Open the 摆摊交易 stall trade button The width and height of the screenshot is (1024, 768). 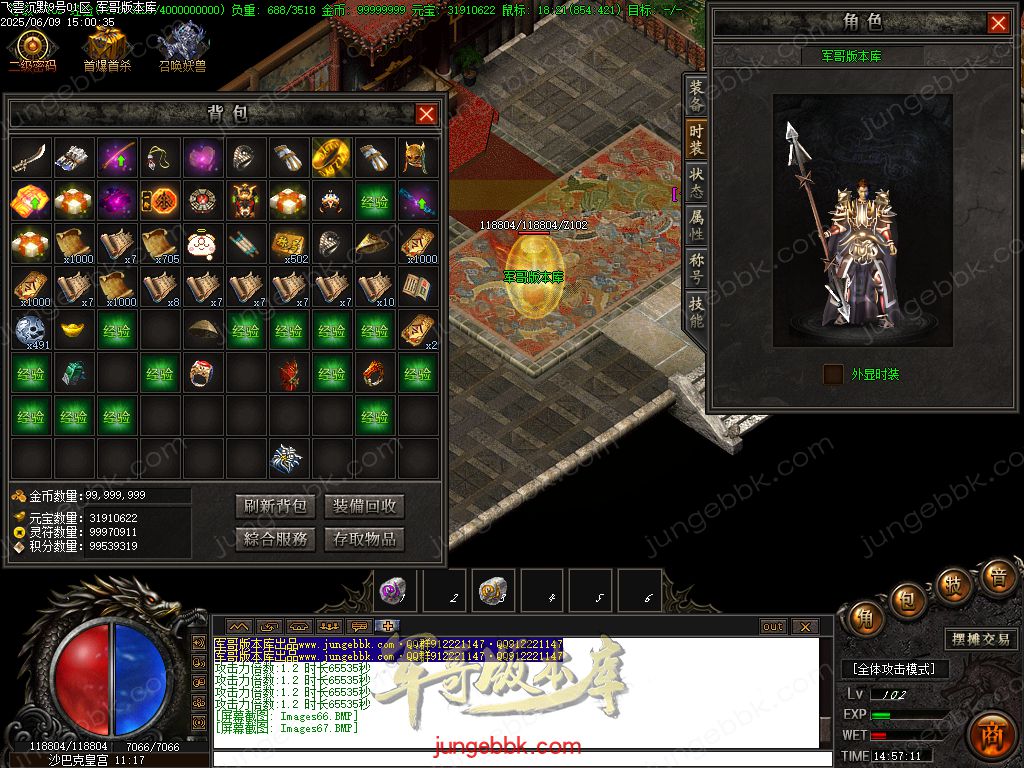[980, 639]
